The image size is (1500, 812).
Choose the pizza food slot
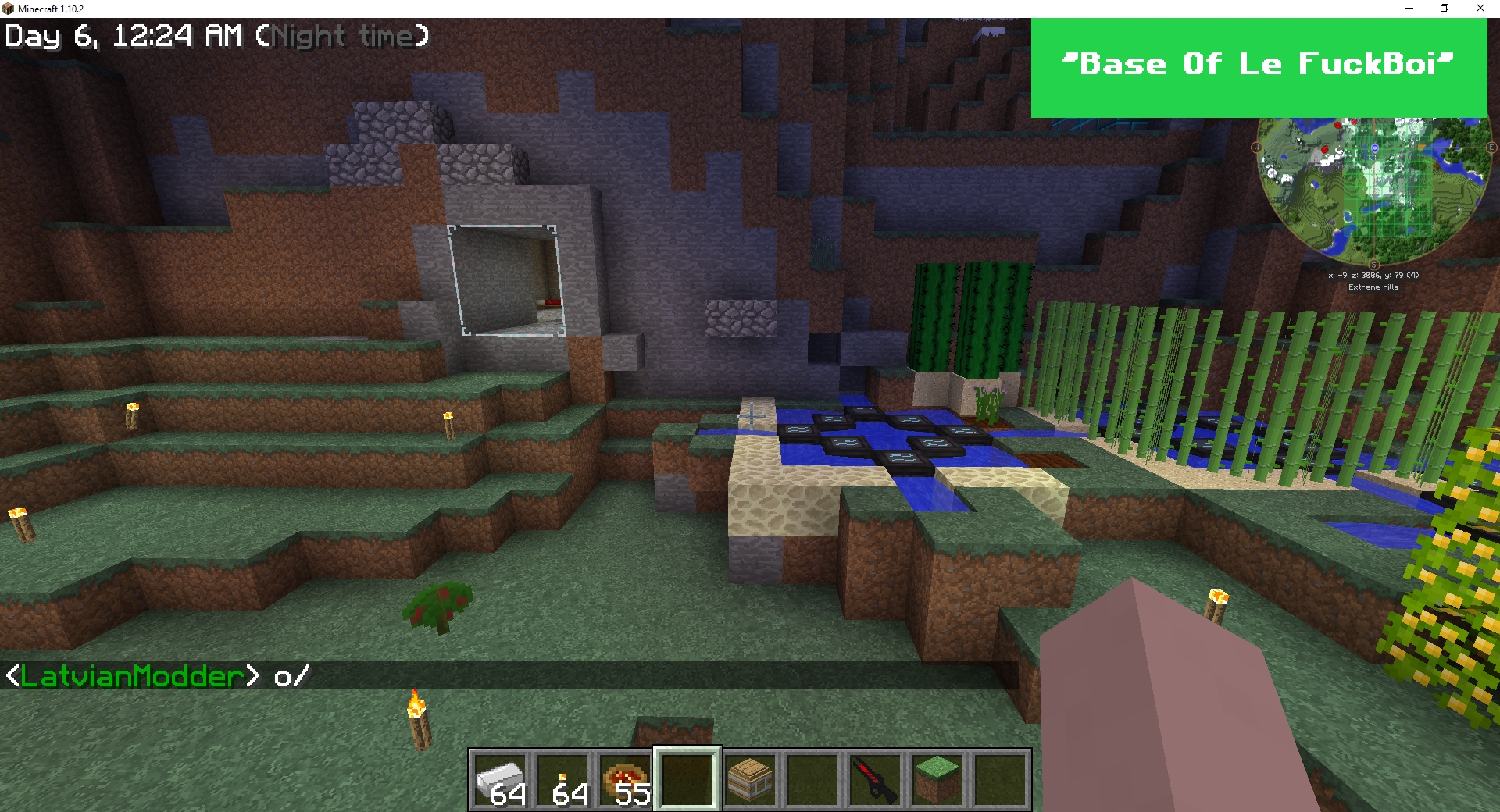626,779
